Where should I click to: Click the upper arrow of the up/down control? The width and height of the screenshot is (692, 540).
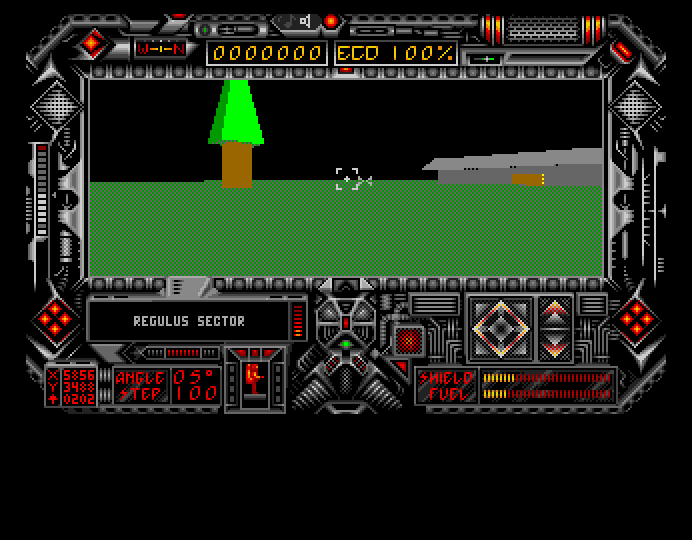tap(556, 311)
